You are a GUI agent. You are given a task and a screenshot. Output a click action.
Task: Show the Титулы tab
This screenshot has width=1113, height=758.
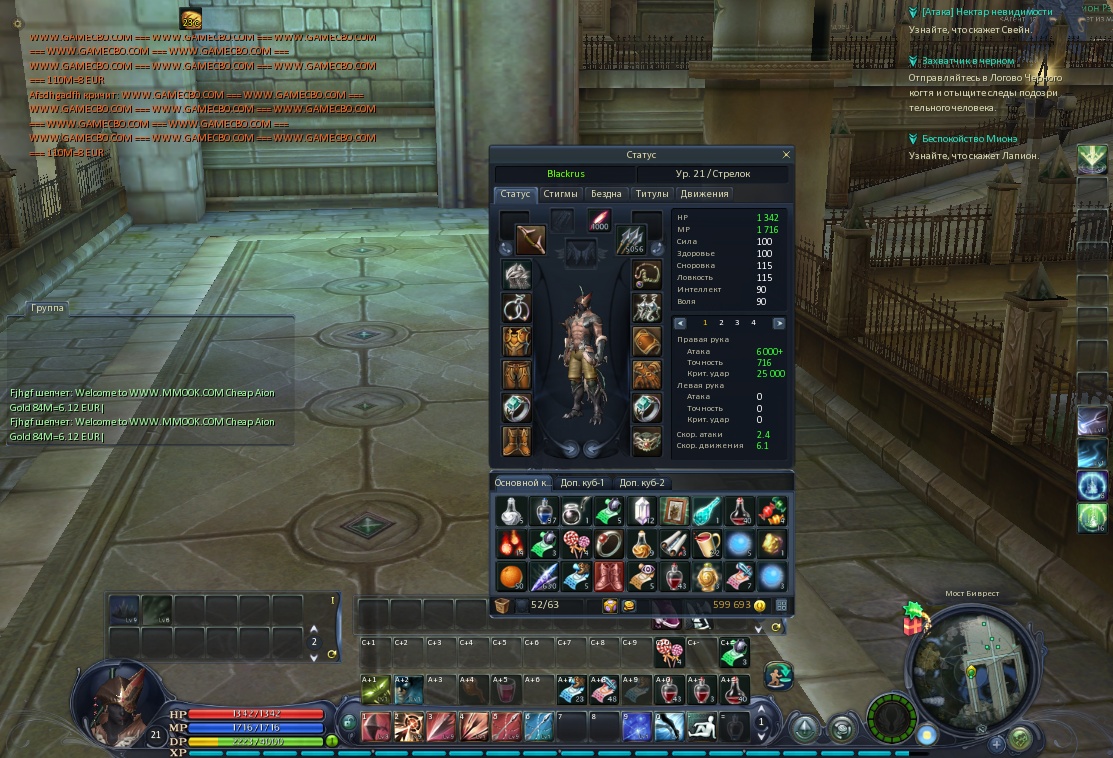coord(652,194)
